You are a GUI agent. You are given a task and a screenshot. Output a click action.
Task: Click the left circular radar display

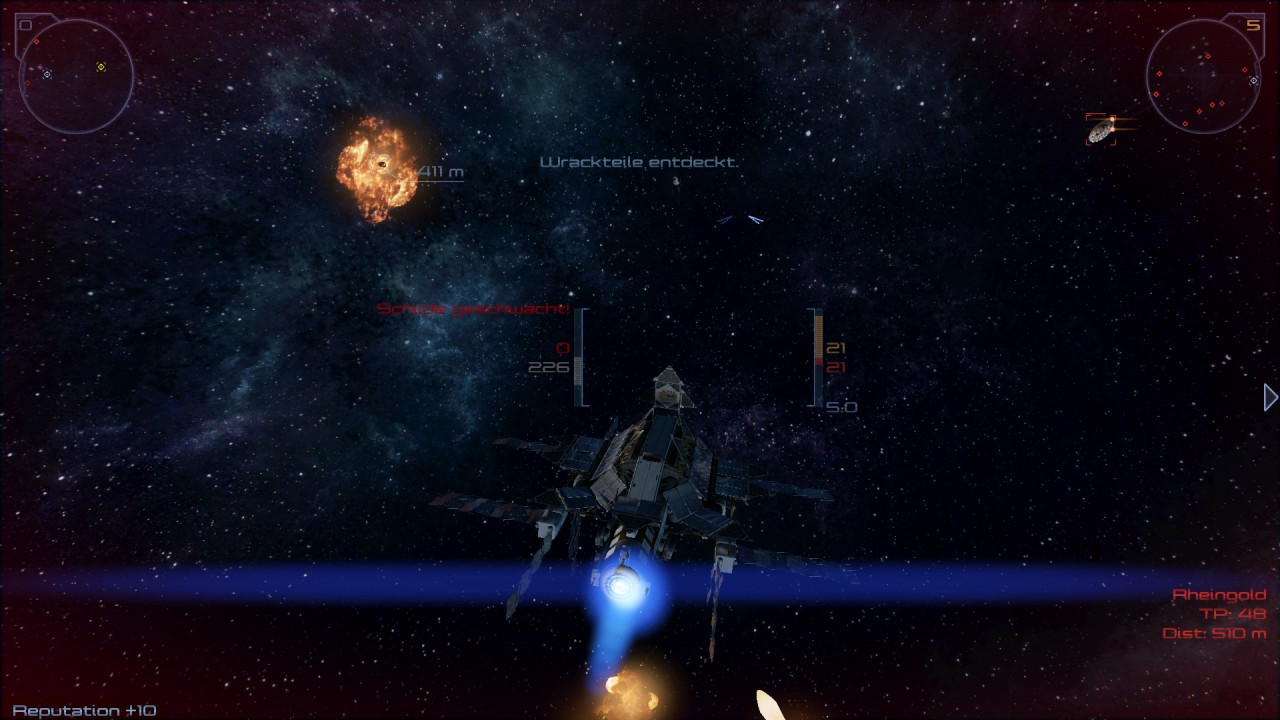click(76, 76)
